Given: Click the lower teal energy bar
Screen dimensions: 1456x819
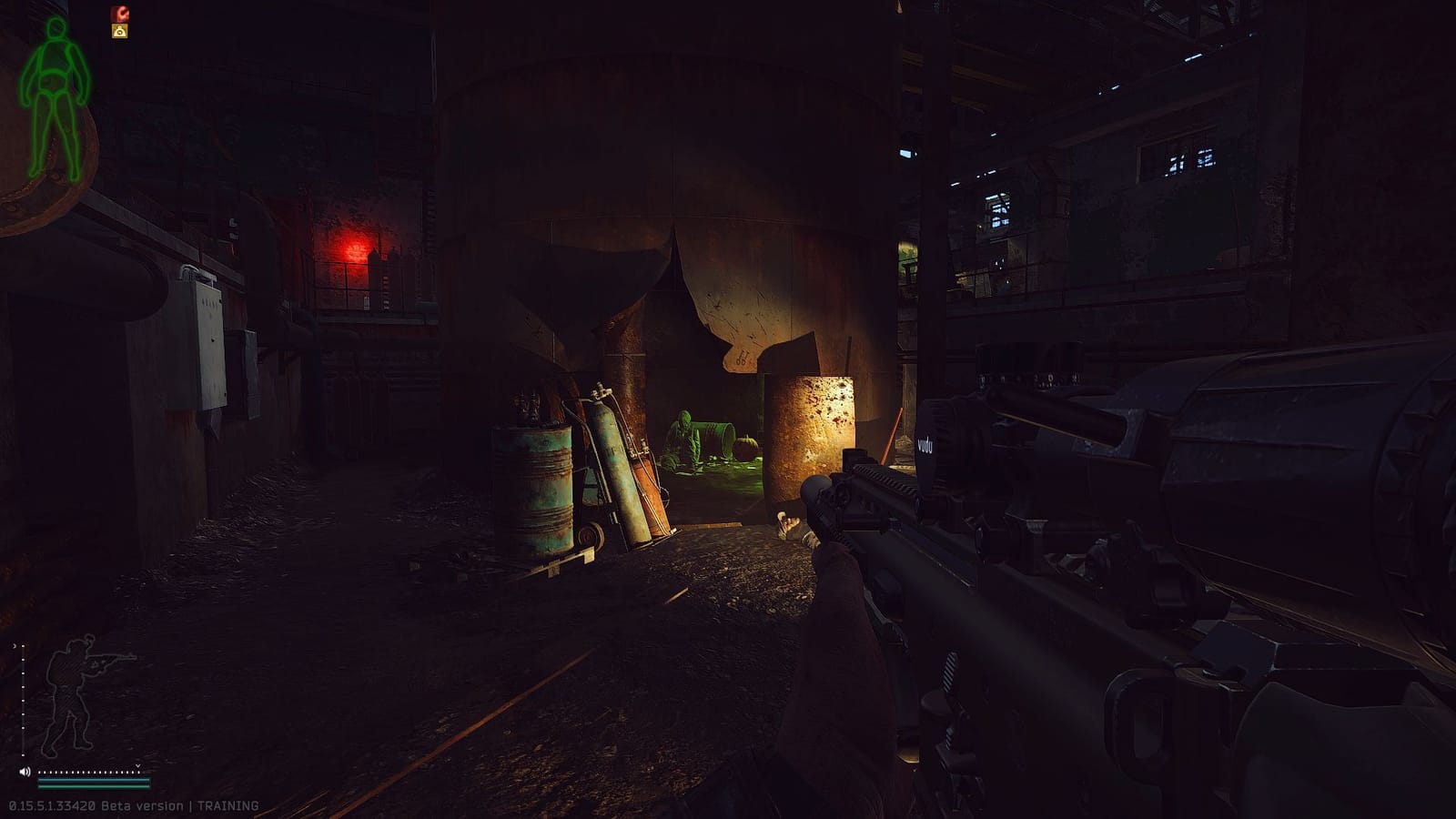Looking at the screenshot, I should click(x=94, y=786).
